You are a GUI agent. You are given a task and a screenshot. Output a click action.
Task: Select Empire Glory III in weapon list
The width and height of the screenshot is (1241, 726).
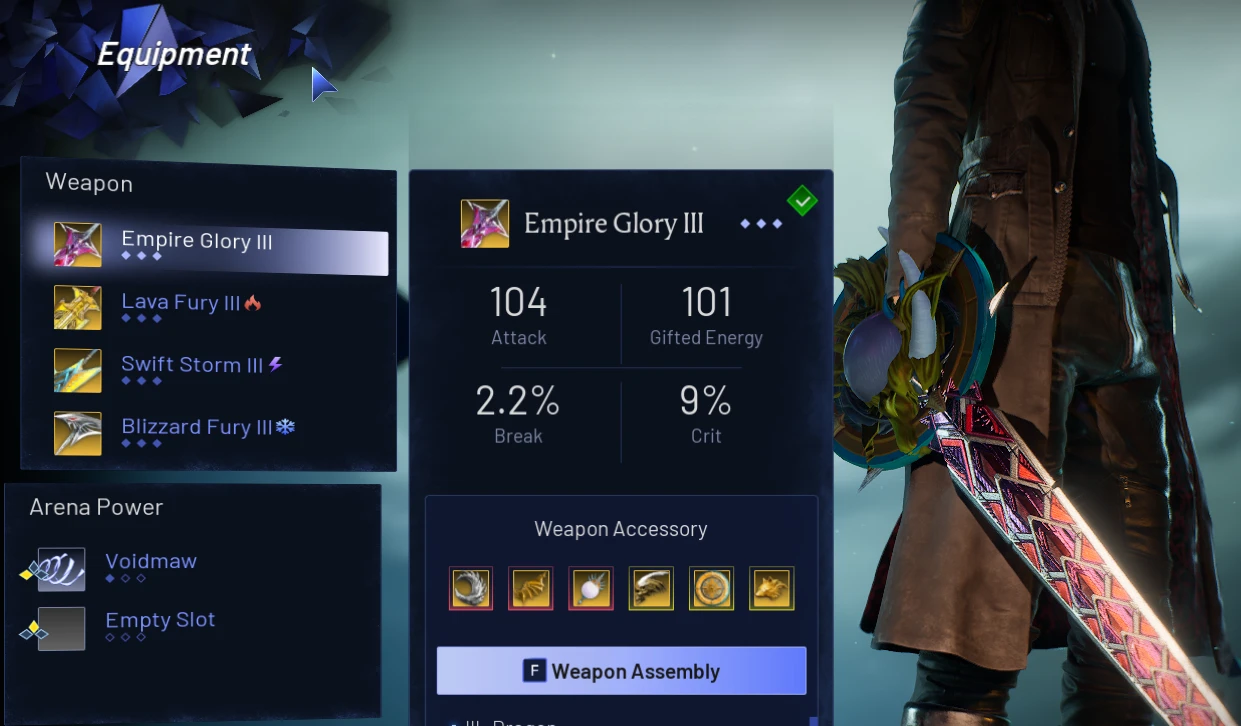click(197, 242)
